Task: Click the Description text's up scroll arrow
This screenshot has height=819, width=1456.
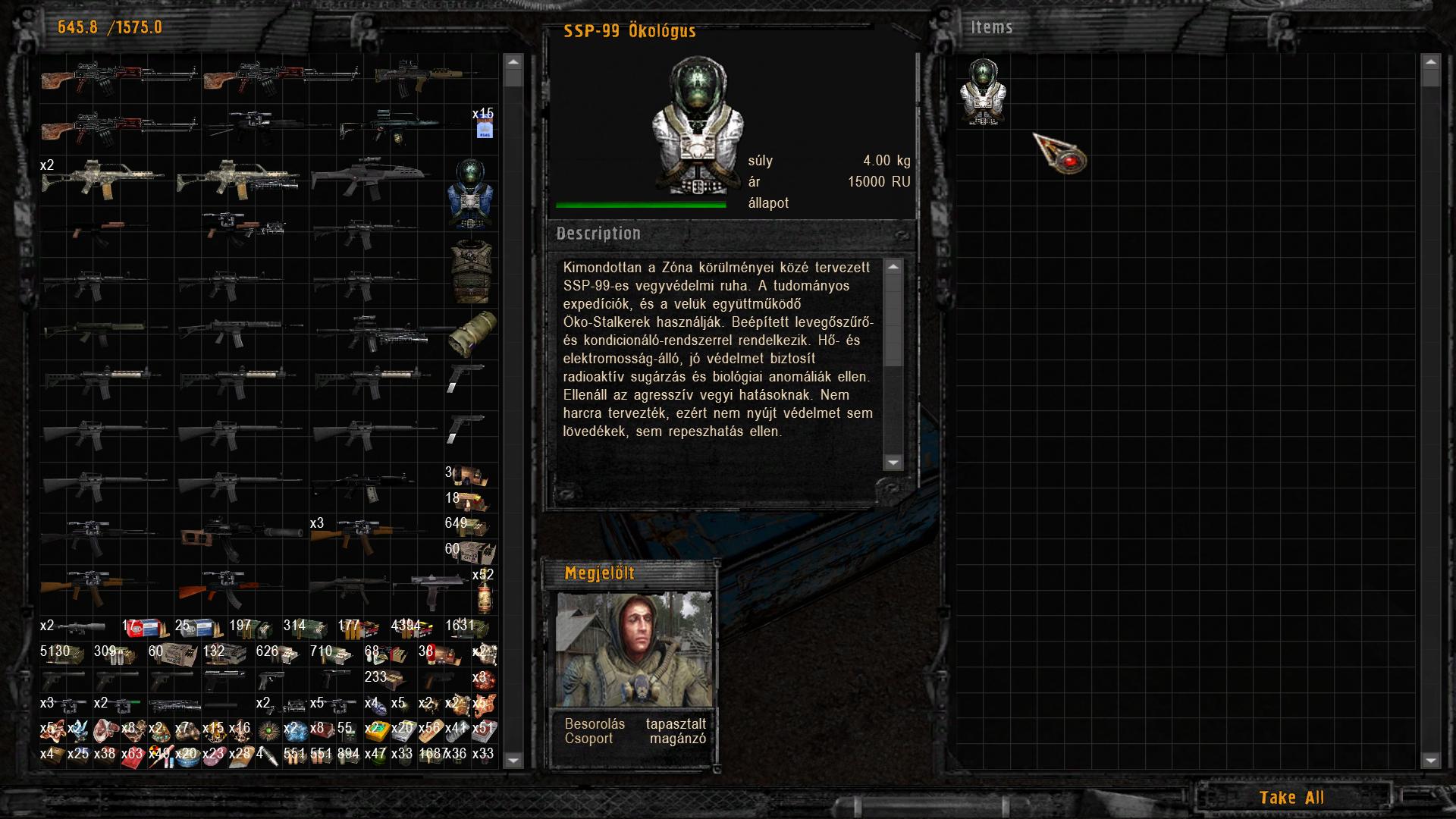Action: (893, 267)
